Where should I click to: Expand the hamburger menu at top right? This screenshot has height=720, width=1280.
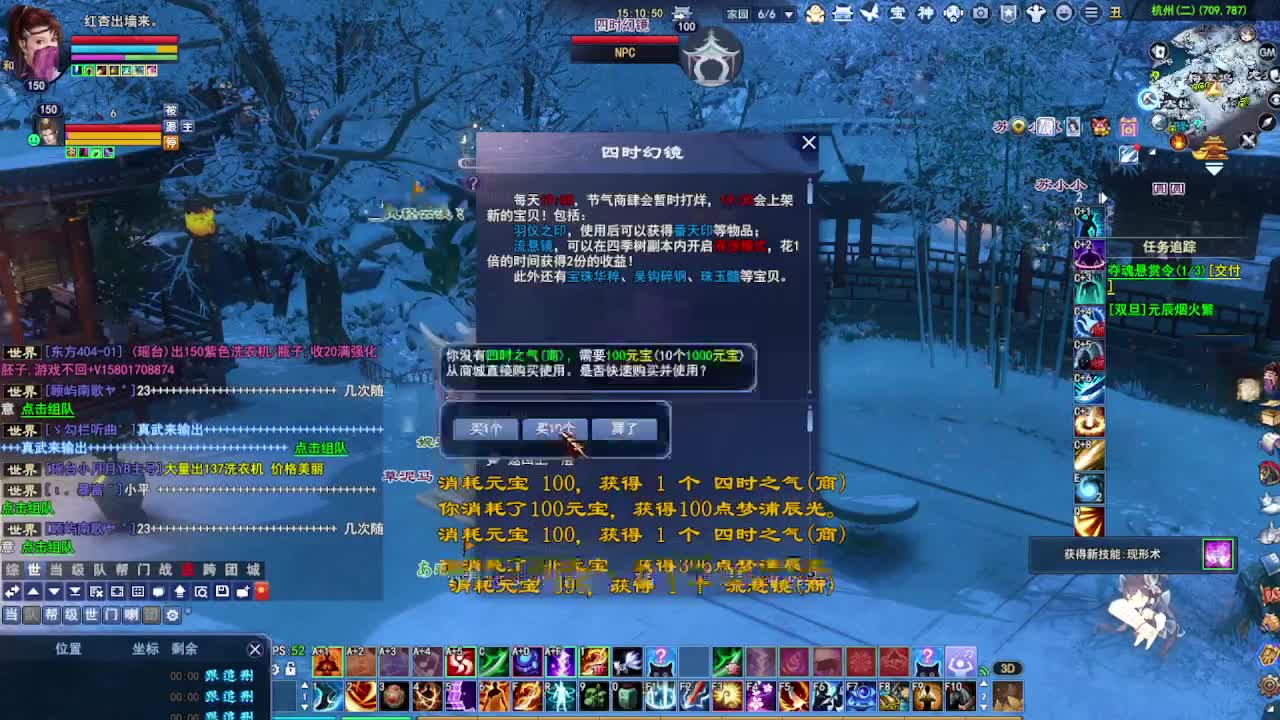pos(1090,13)
